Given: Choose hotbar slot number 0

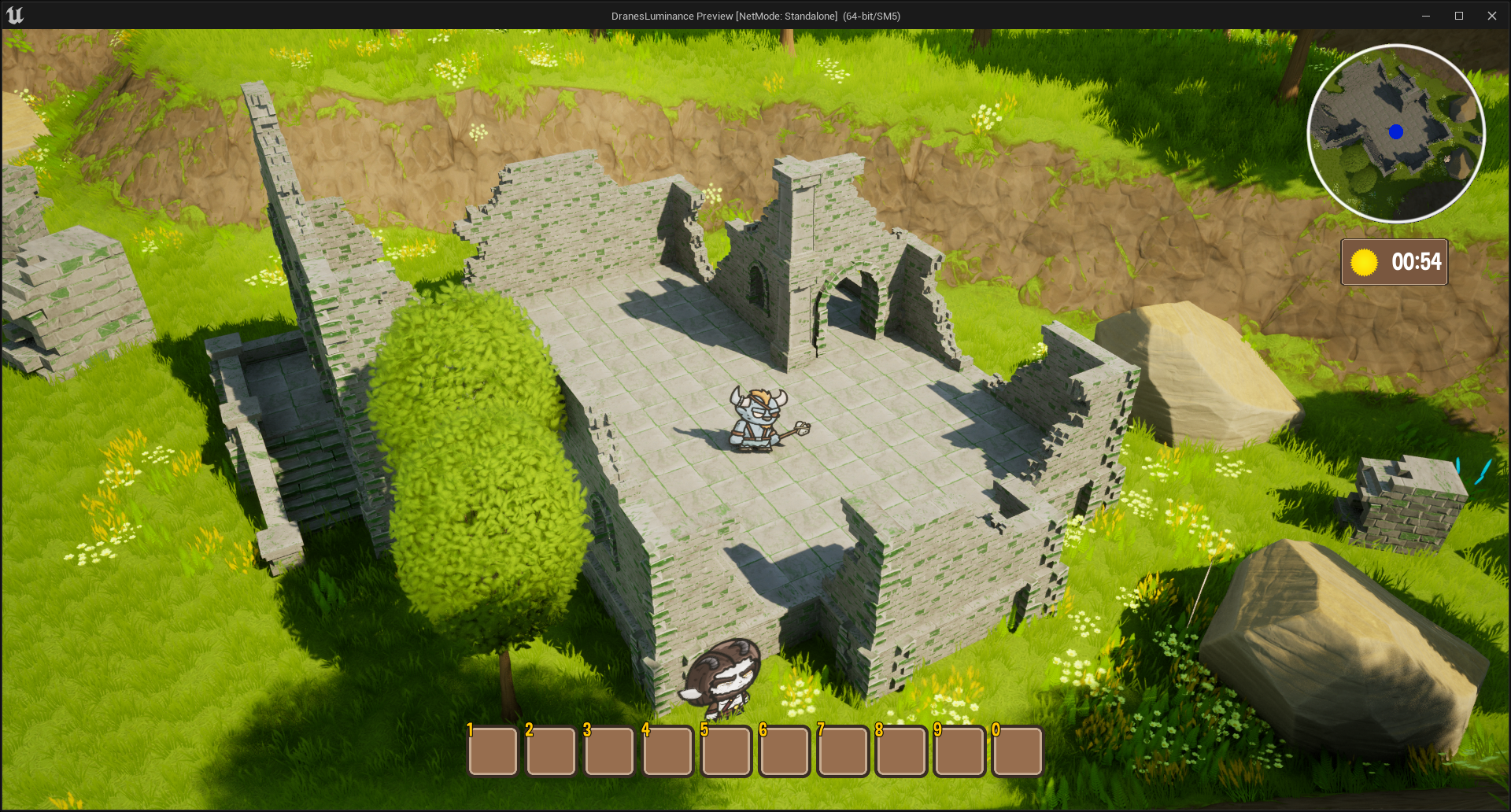Looking at the screenshot, I should [1018, 751].
